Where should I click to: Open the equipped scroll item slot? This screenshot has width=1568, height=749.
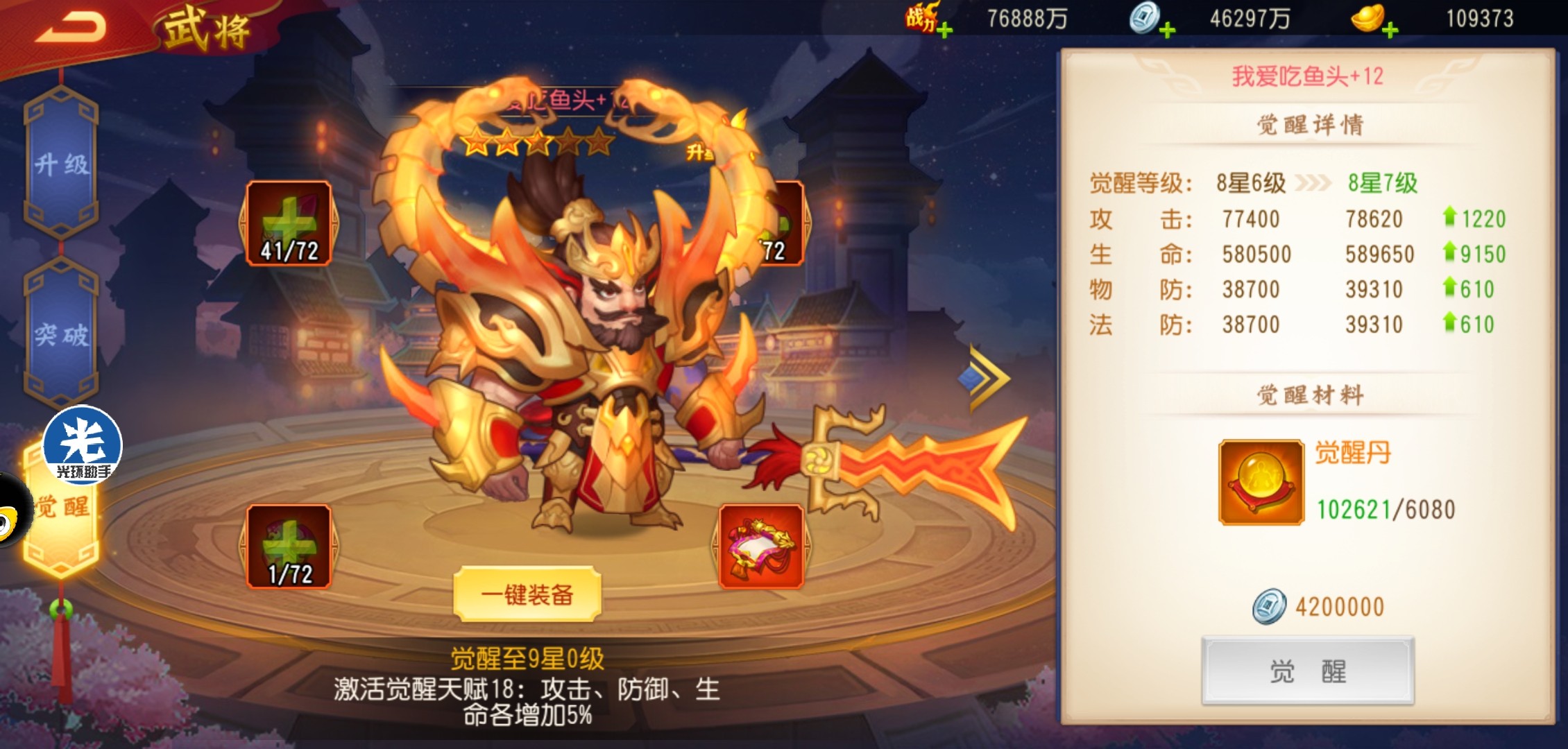(761, 546)
